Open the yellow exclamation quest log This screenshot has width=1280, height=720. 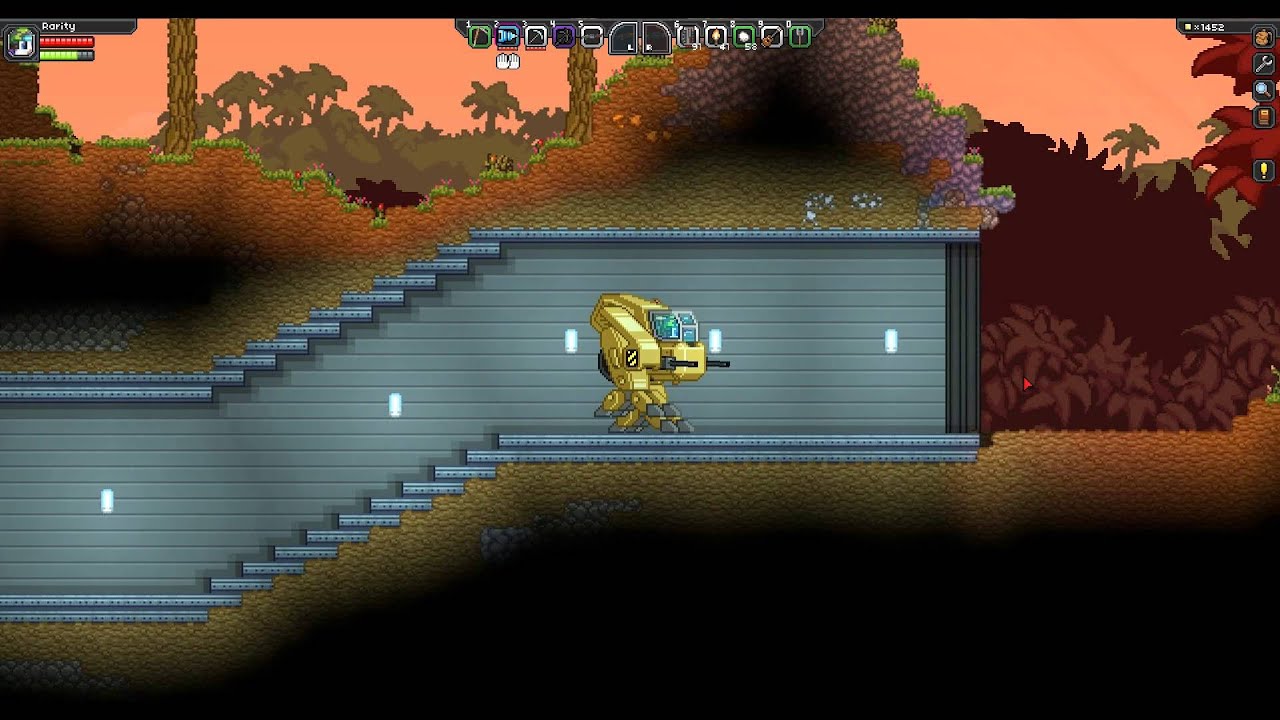[x=1263, y=169]
